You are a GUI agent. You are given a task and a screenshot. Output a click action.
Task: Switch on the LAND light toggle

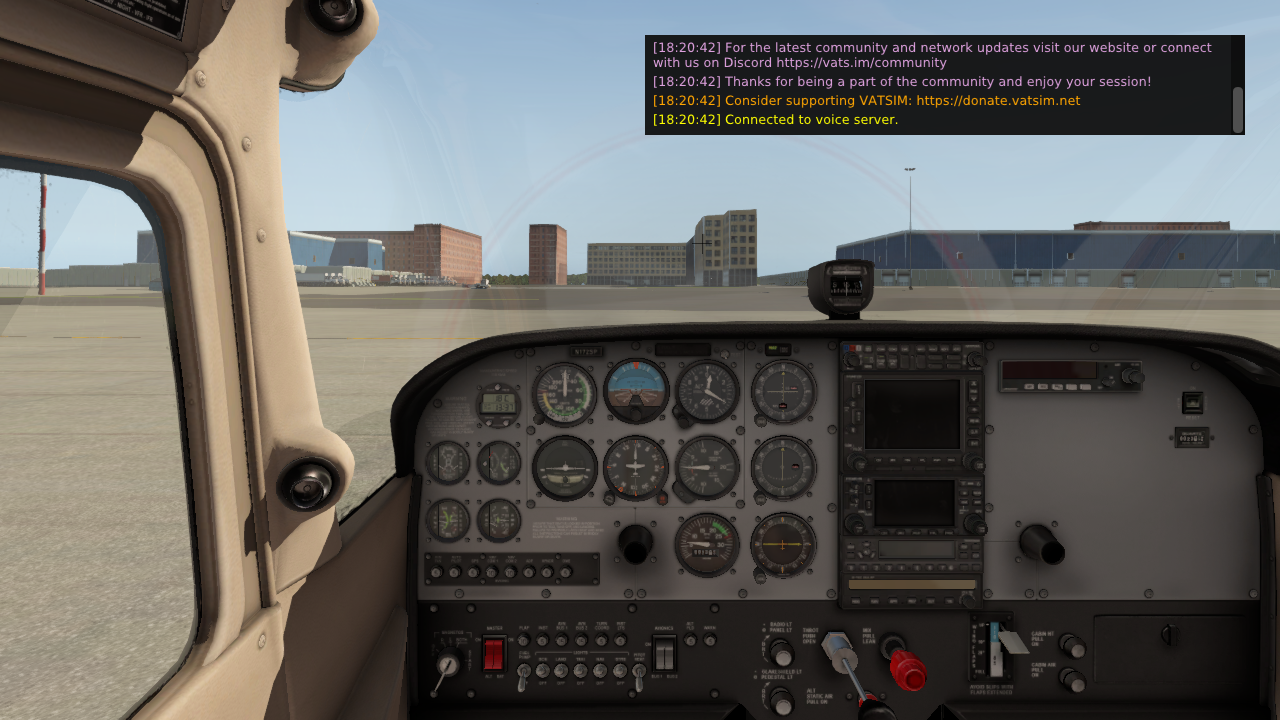pos(561,671)
